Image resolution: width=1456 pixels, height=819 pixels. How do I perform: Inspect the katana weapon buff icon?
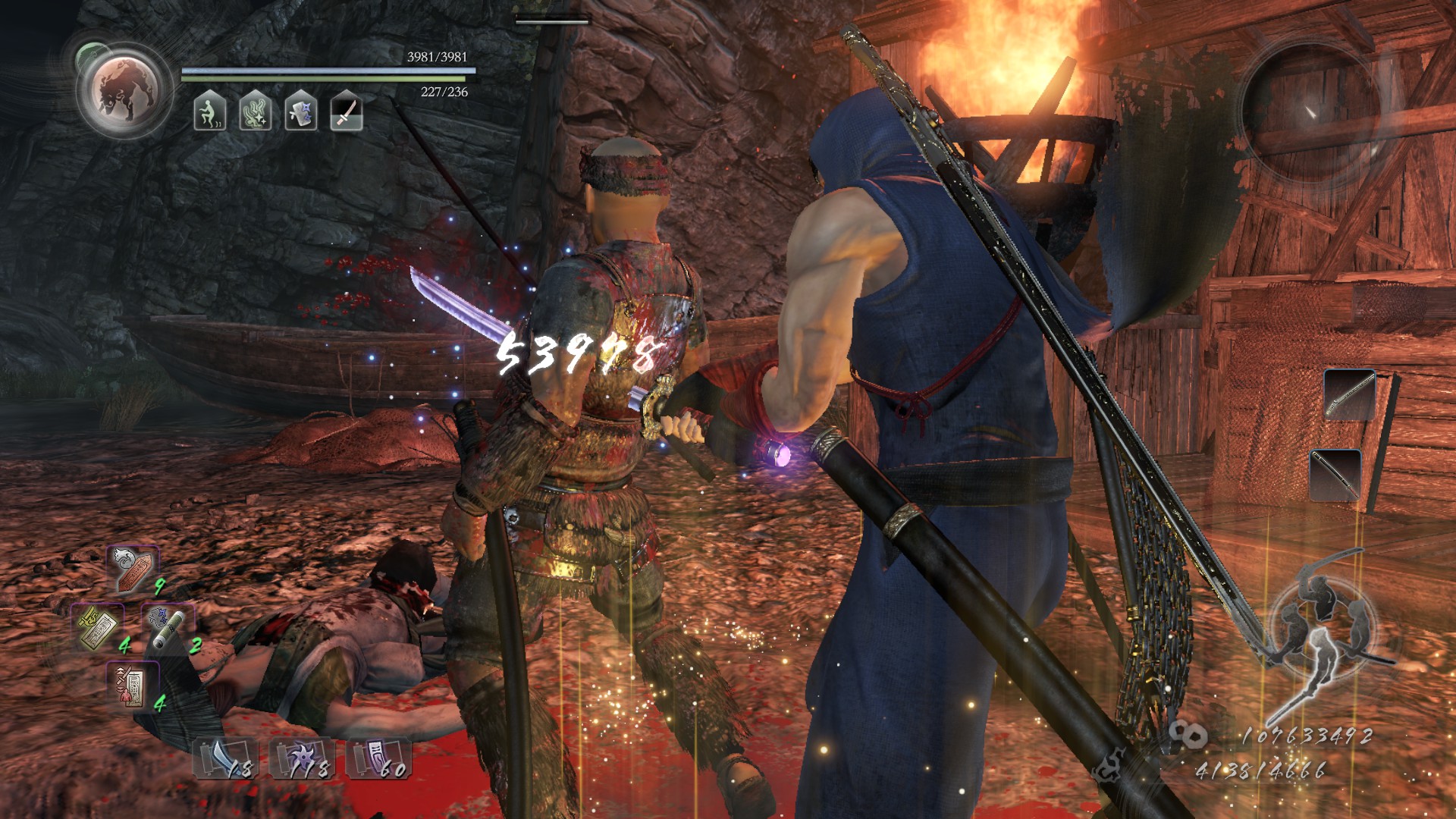[x=347, y=111]
